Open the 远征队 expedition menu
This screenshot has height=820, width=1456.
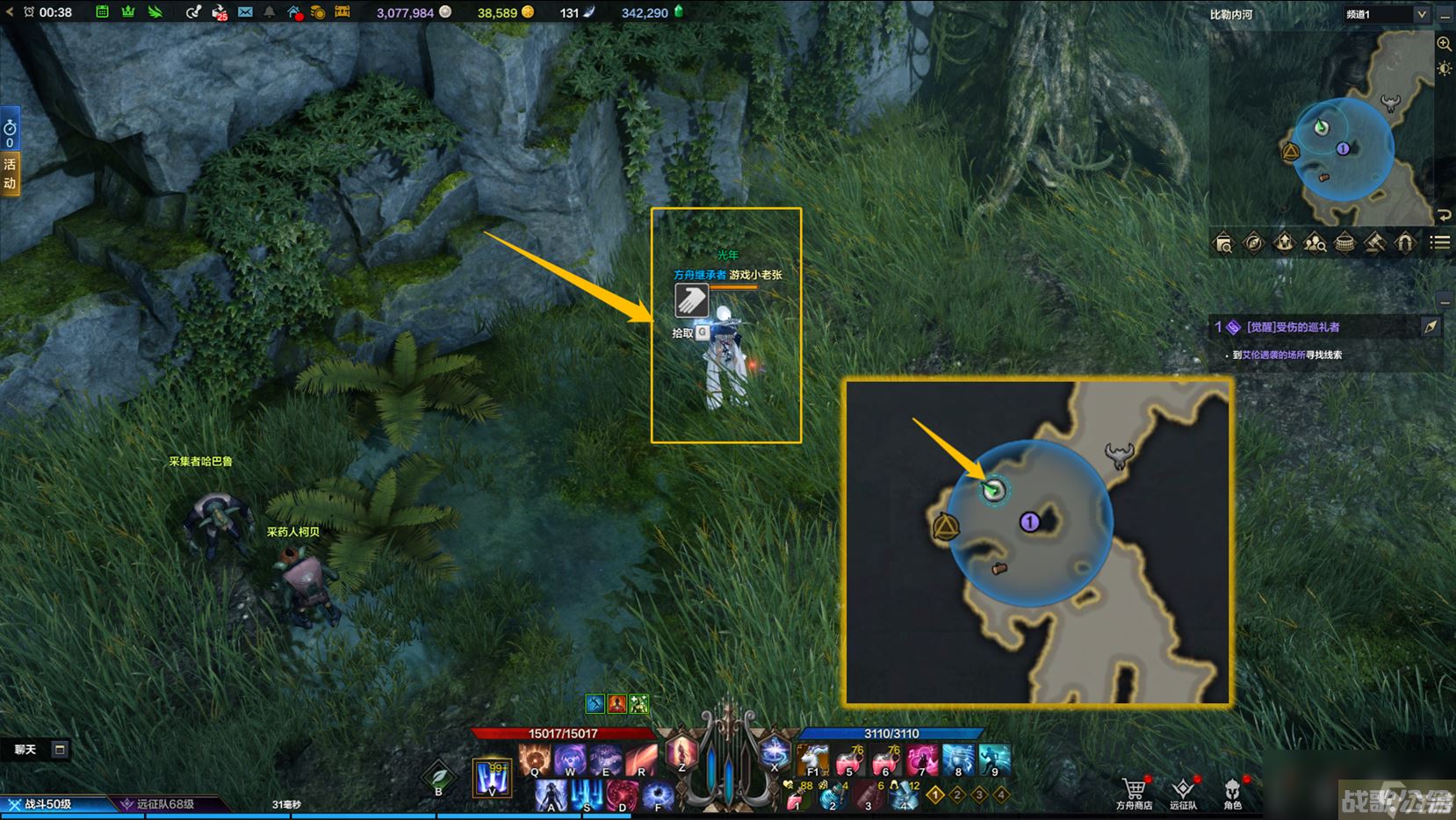coord(1183,790)
